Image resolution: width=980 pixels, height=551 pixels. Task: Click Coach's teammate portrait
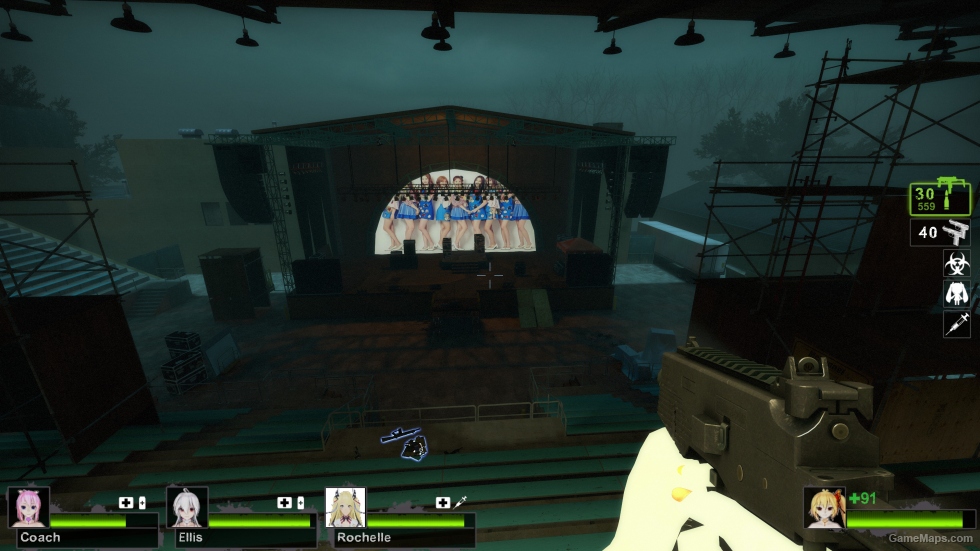pyautogui.click(x=28, y=507)
